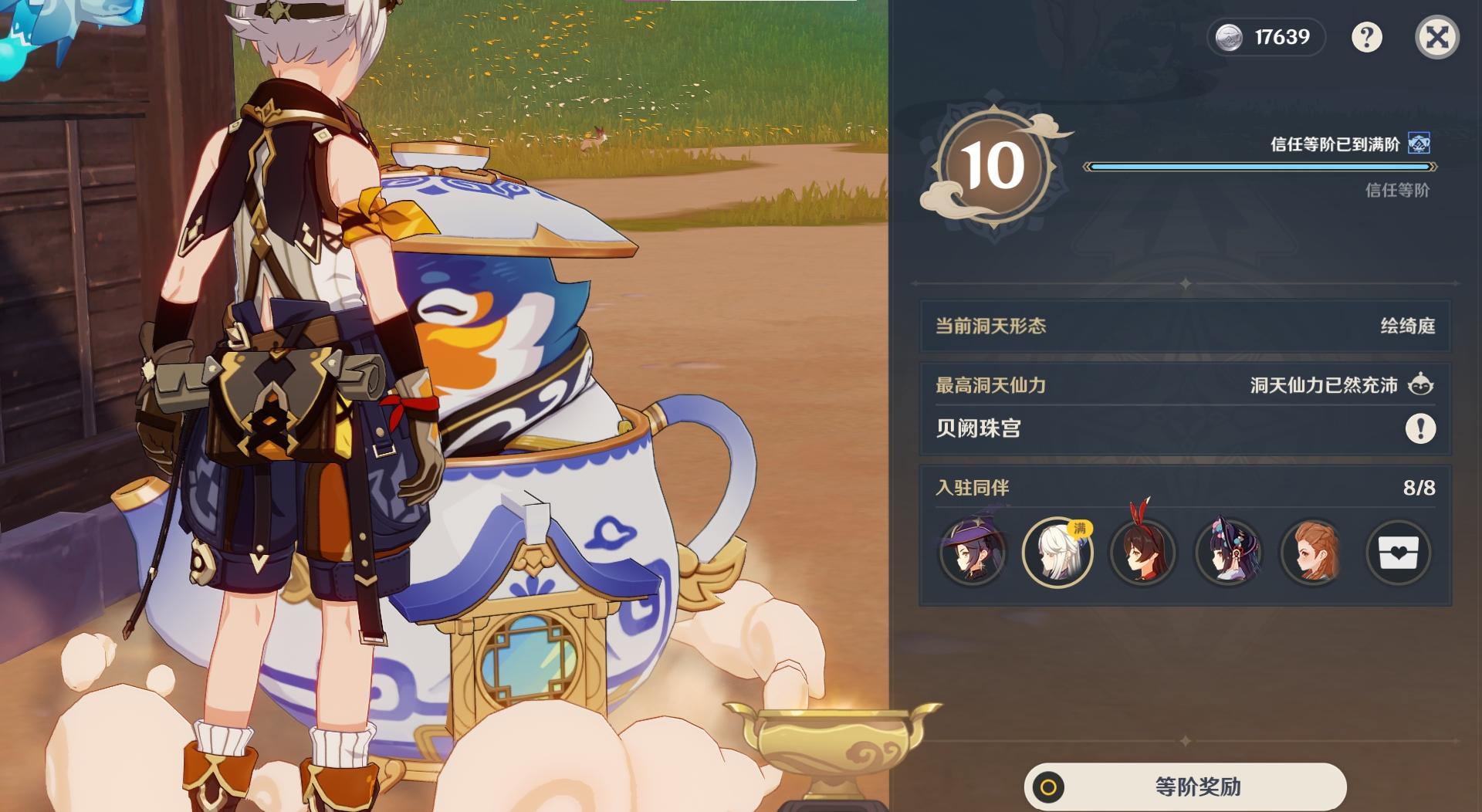
Task: Select the purple witch hat companion portrait
Action: (x=973, y=553)
